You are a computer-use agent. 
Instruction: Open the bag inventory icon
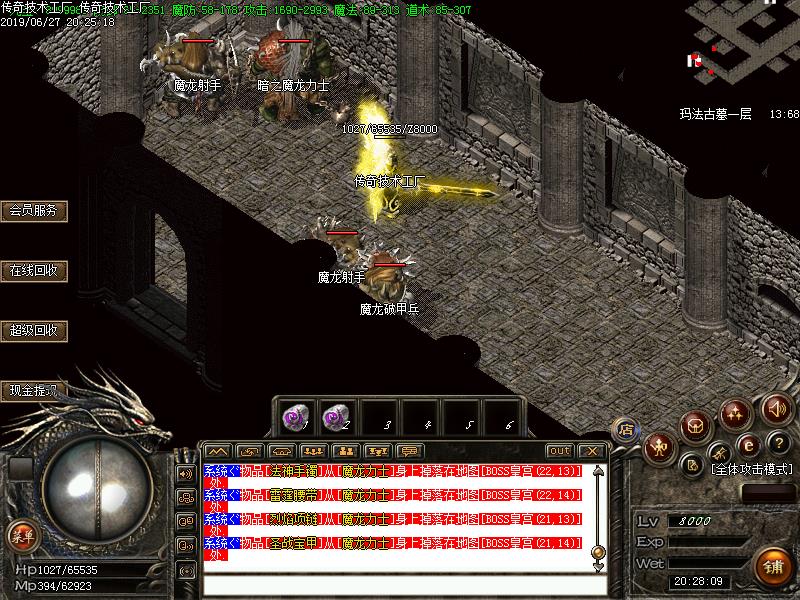pos(697,425)
